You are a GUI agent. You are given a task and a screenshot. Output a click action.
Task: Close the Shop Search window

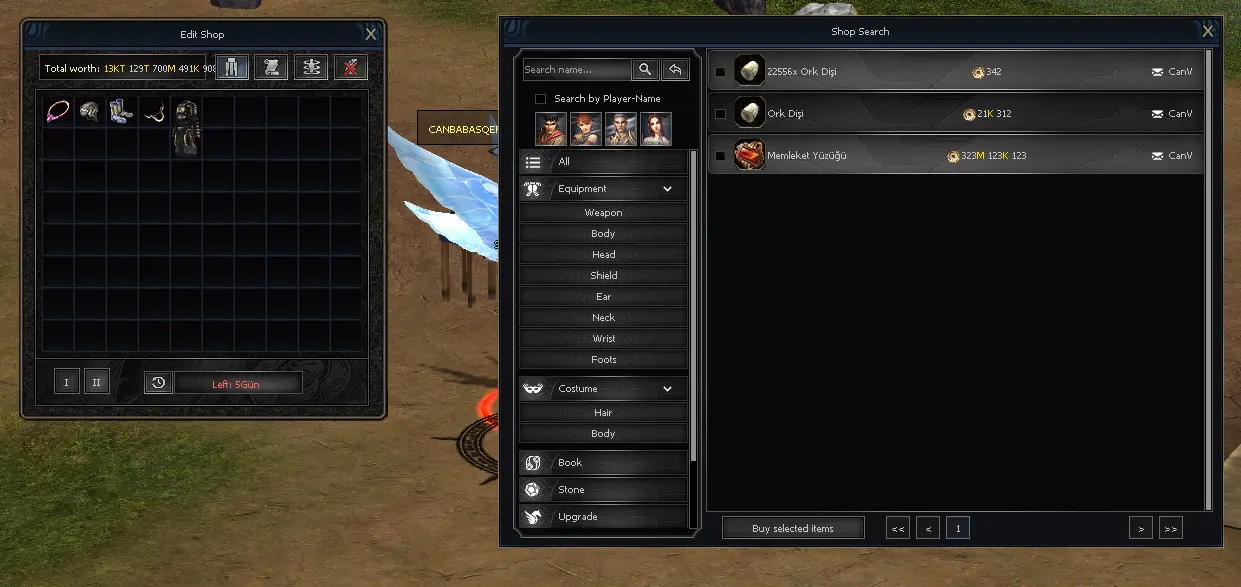coord(1208,32)
